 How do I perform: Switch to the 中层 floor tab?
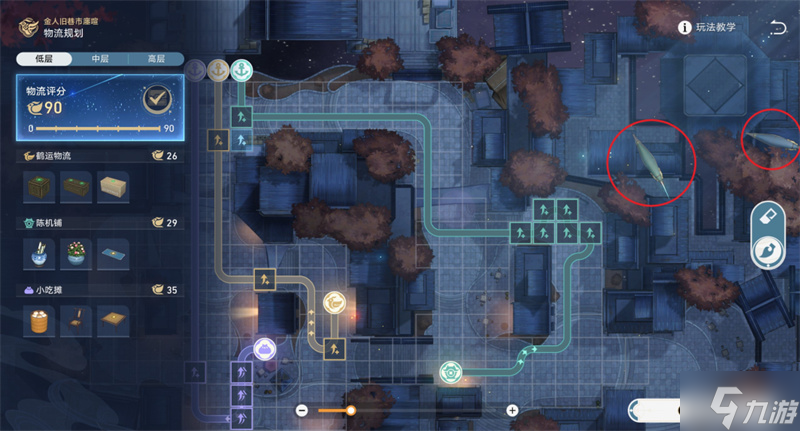(98, 59)
